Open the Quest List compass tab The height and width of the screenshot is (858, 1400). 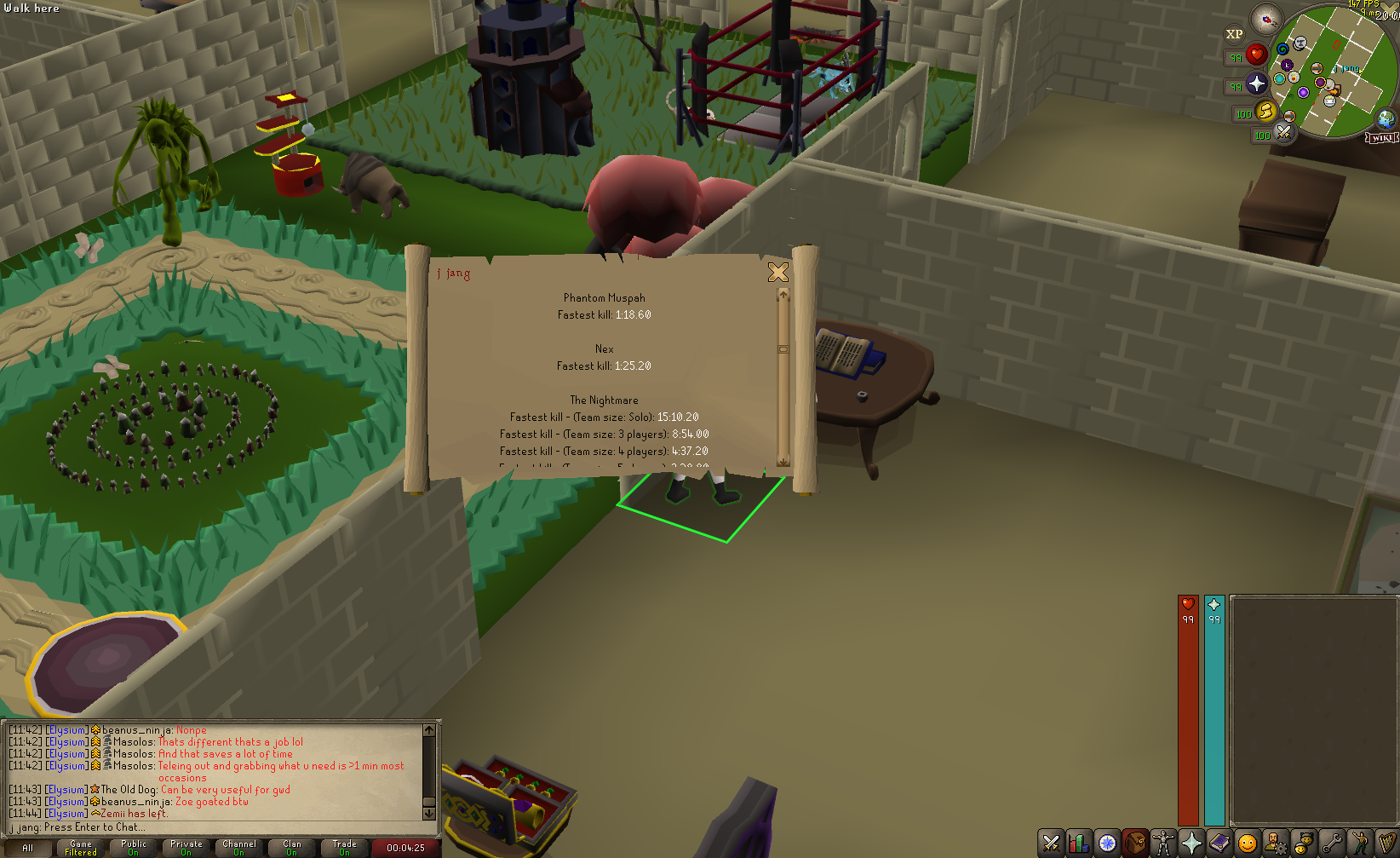click(x=1107, y=843)
